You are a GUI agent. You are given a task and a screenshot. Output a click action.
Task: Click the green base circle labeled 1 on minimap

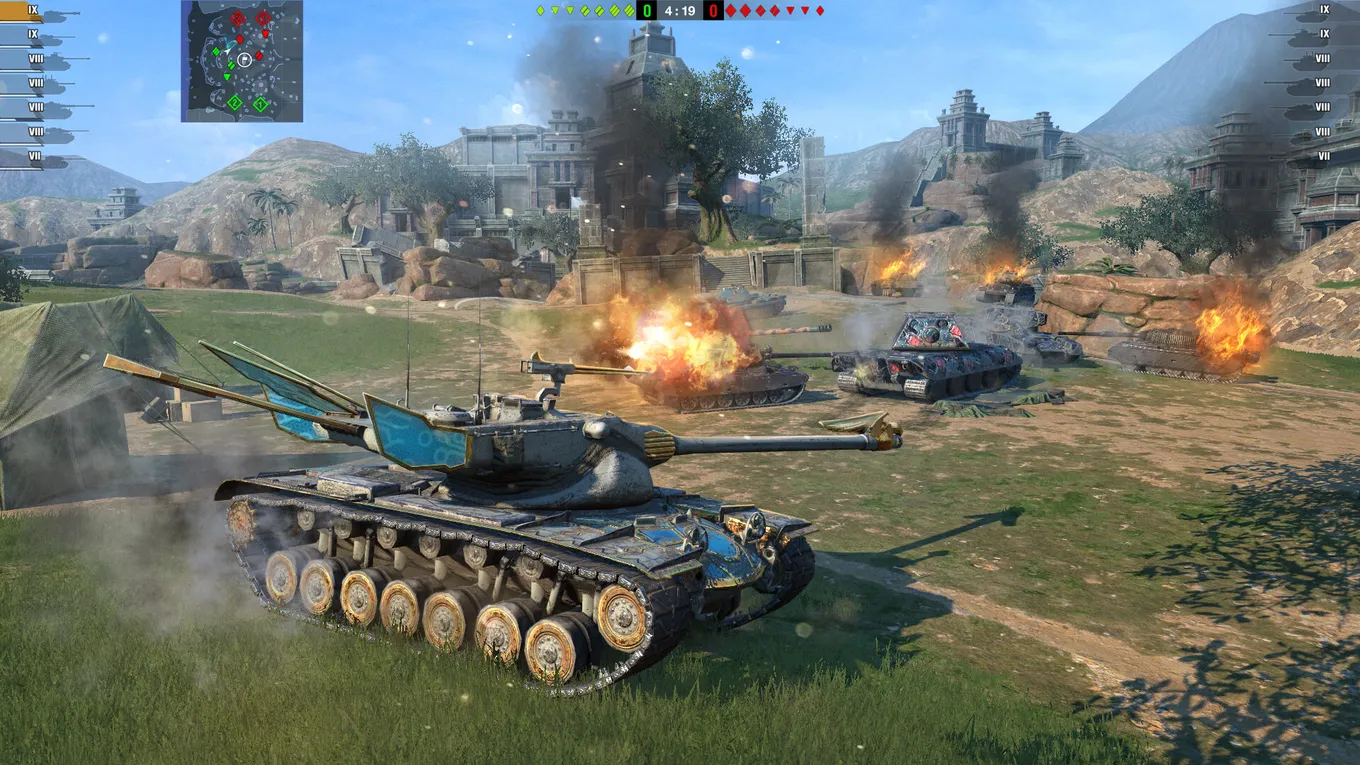pos(260,103)
